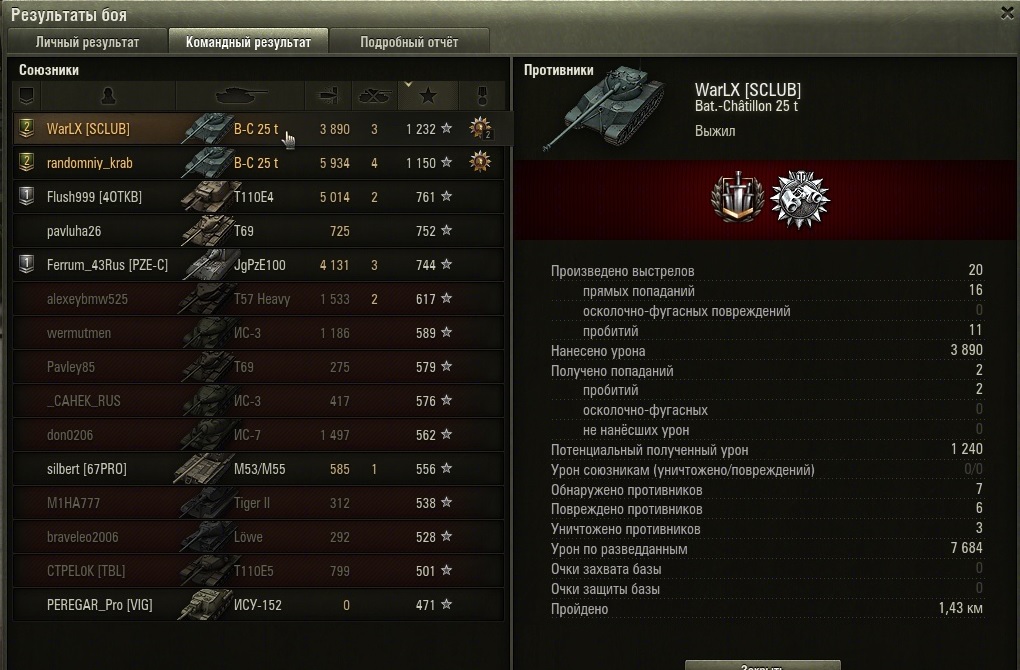Show alexeybmw525 player details

click(x=87, y=299)
